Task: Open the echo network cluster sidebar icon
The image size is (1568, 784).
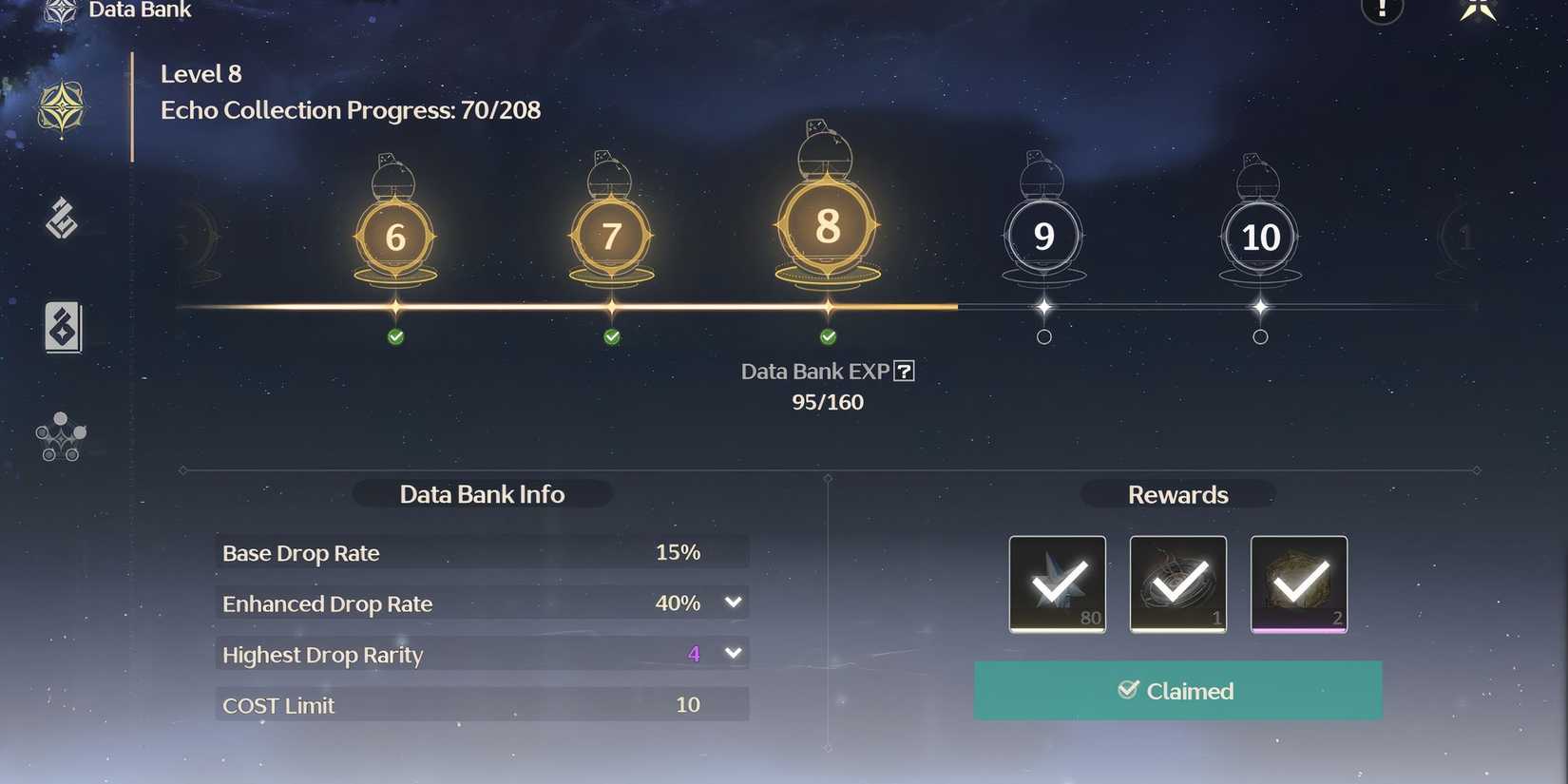Action: [59, 437]
